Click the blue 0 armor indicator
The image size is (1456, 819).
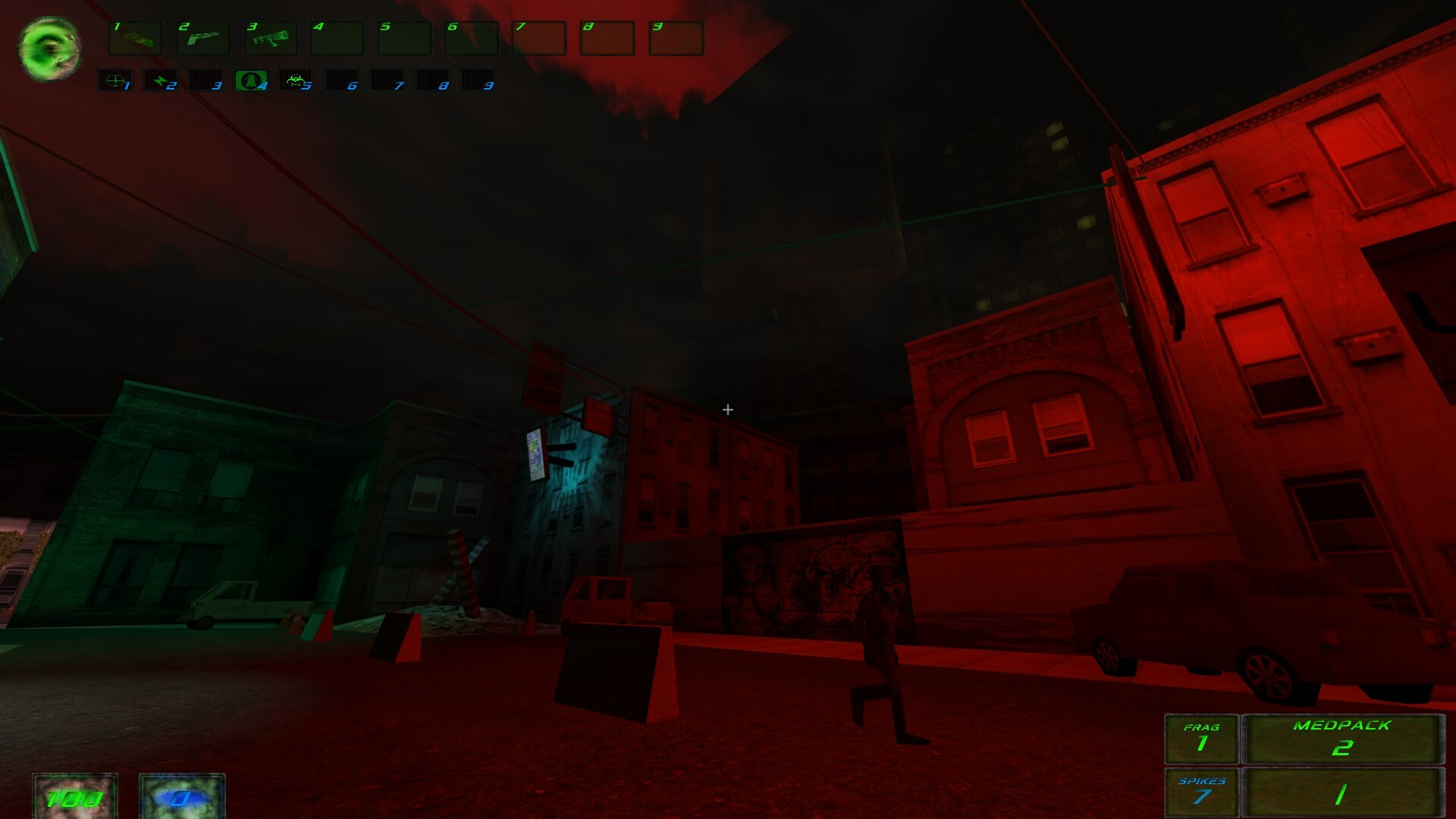coord(181,796)
